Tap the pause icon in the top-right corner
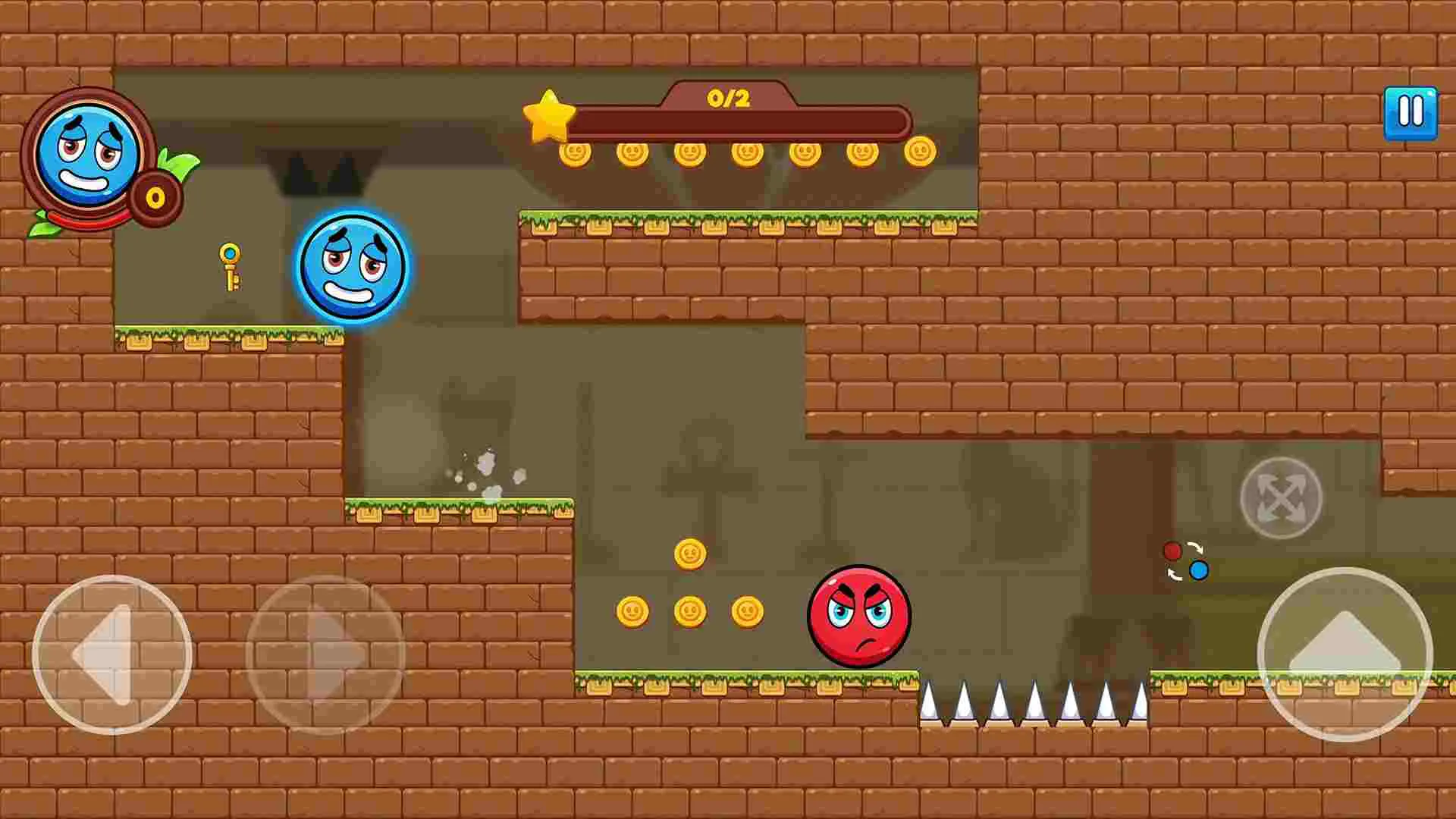The width and height of the screenshot is (1456, 819). point(1410,112)
